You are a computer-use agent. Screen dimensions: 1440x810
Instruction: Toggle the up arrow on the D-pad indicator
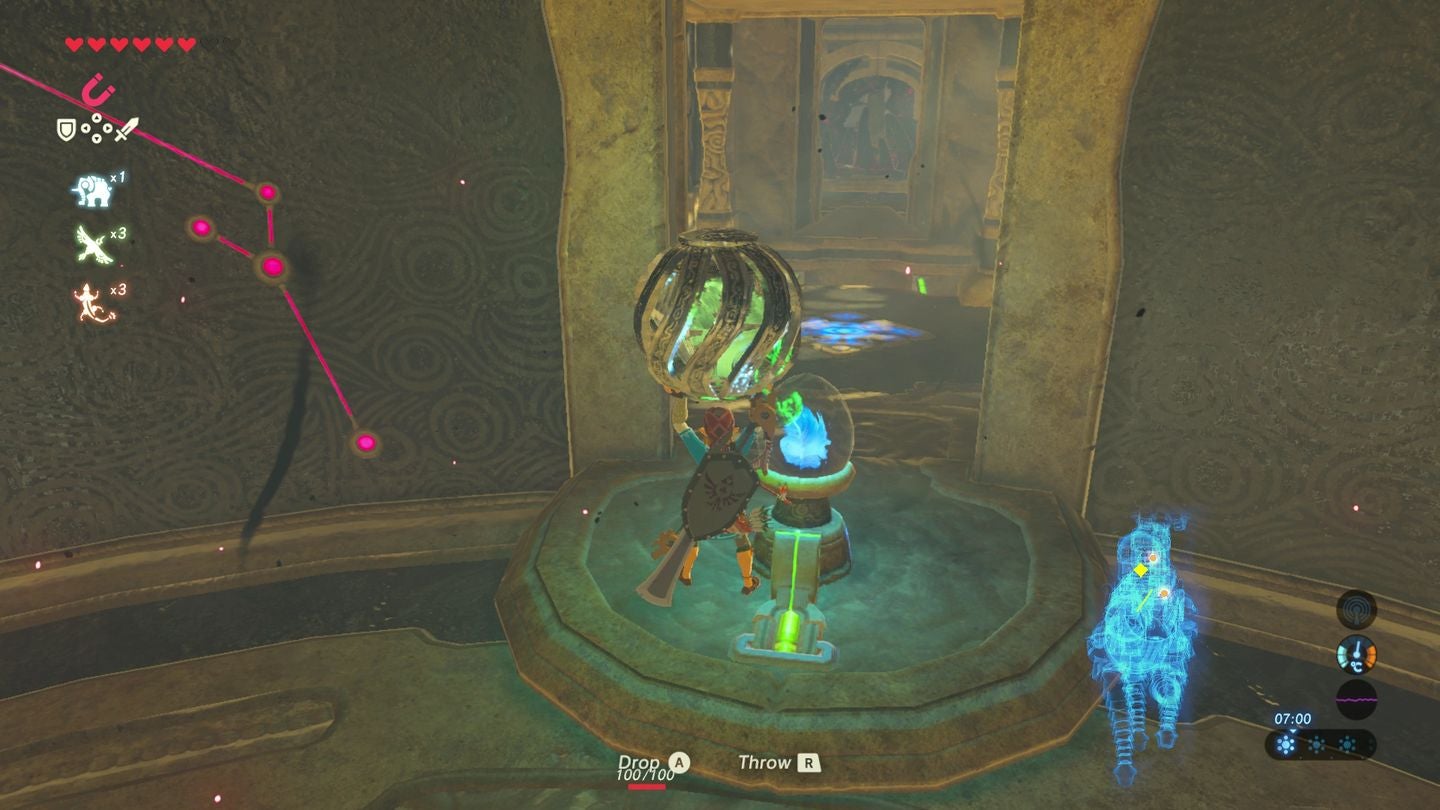(x=97, y=117)
